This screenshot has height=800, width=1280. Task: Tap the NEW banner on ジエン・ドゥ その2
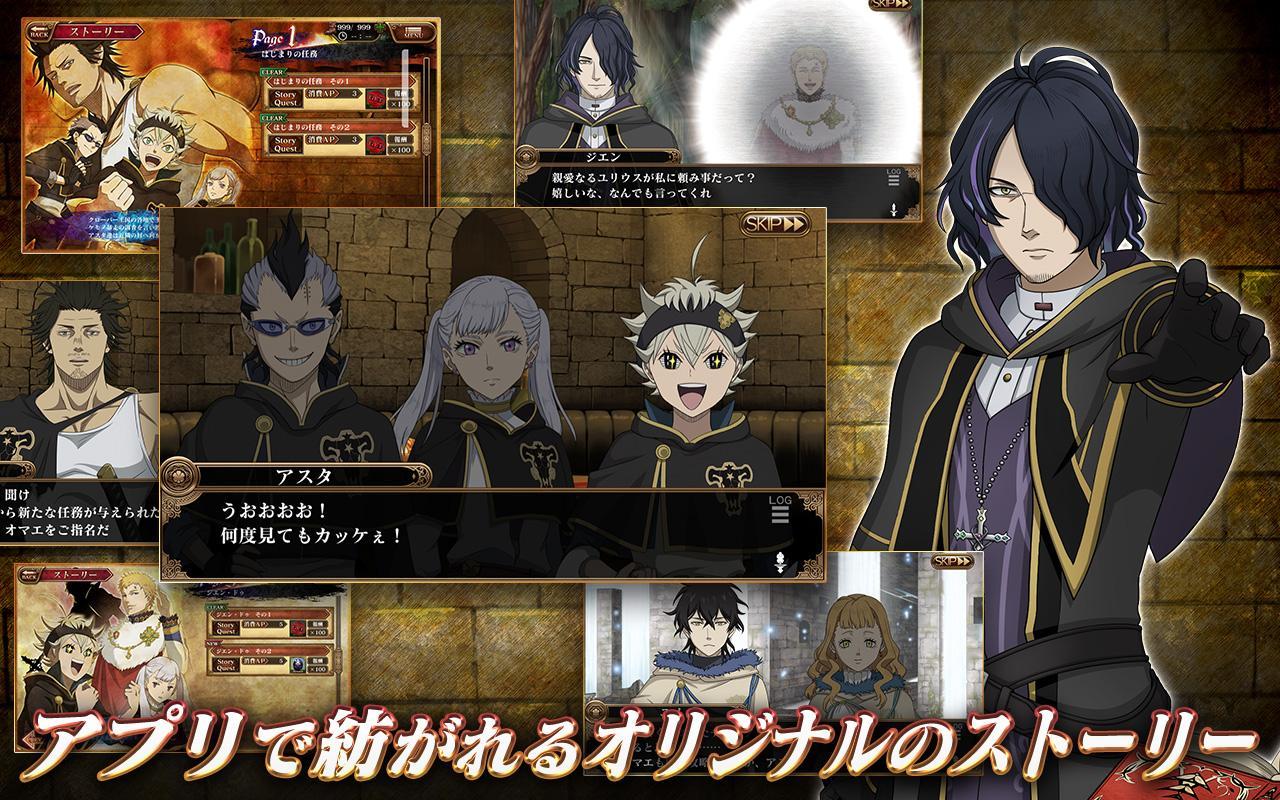212,645
